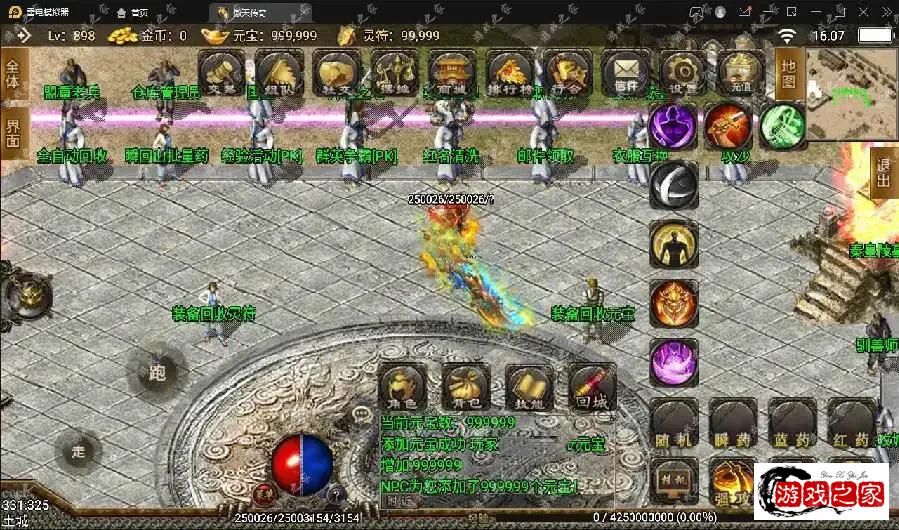Open the 技能 skills book
The width and height of the screenshot is (899, 530).
pyautogui.click(x=529, y=387)
